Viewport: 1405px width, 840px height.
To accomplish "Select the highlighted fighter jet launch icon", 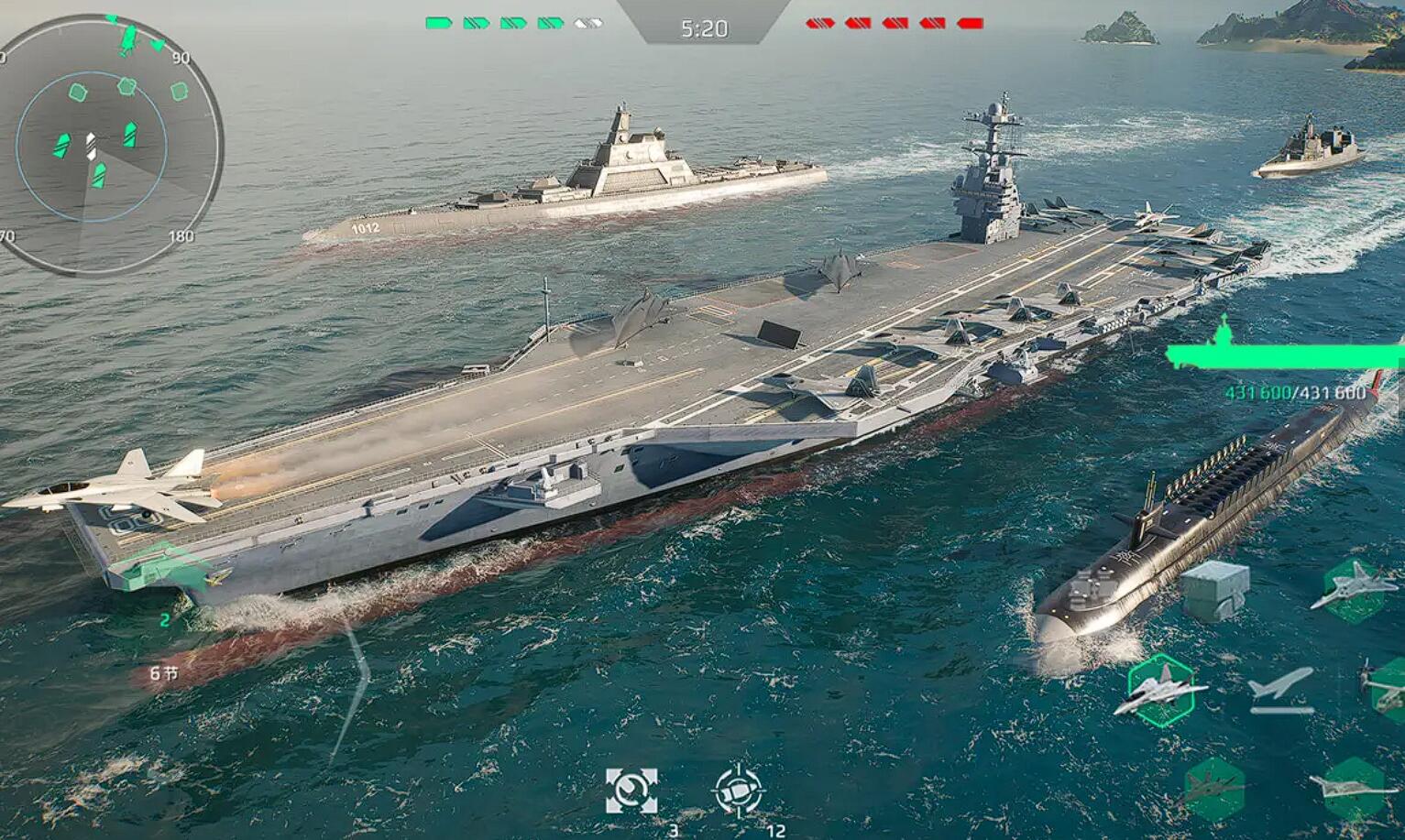I will pyautogui.click(x=1162, y=693).
